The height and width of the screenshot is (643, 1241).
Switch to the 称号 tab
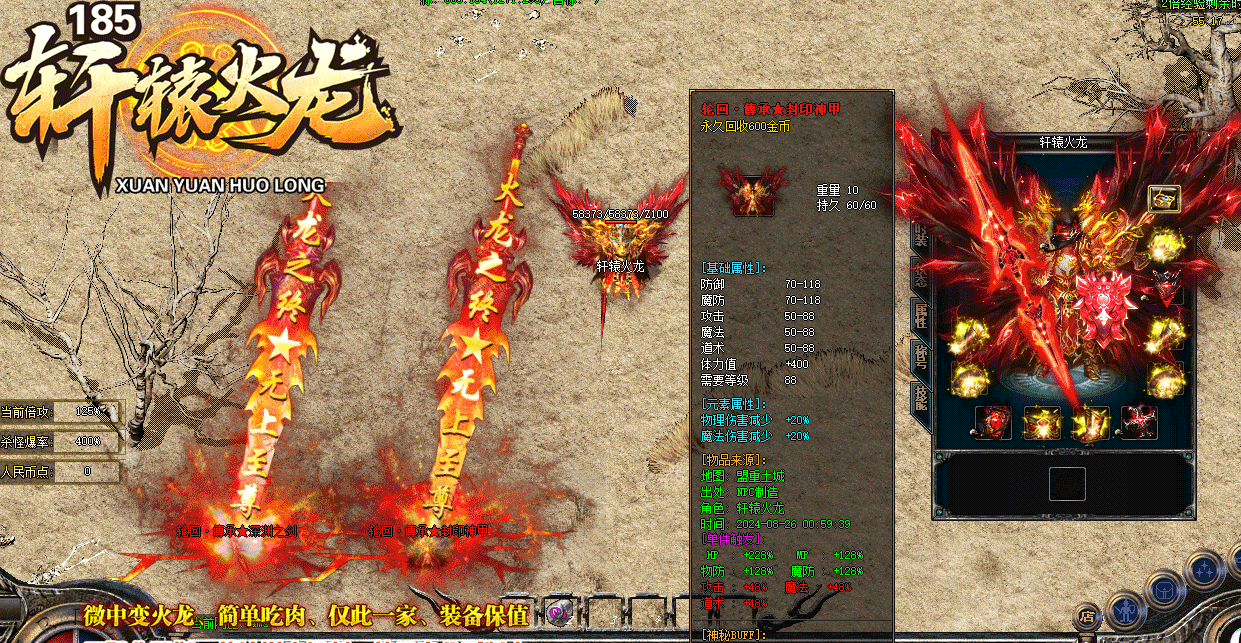pos(920,356)
